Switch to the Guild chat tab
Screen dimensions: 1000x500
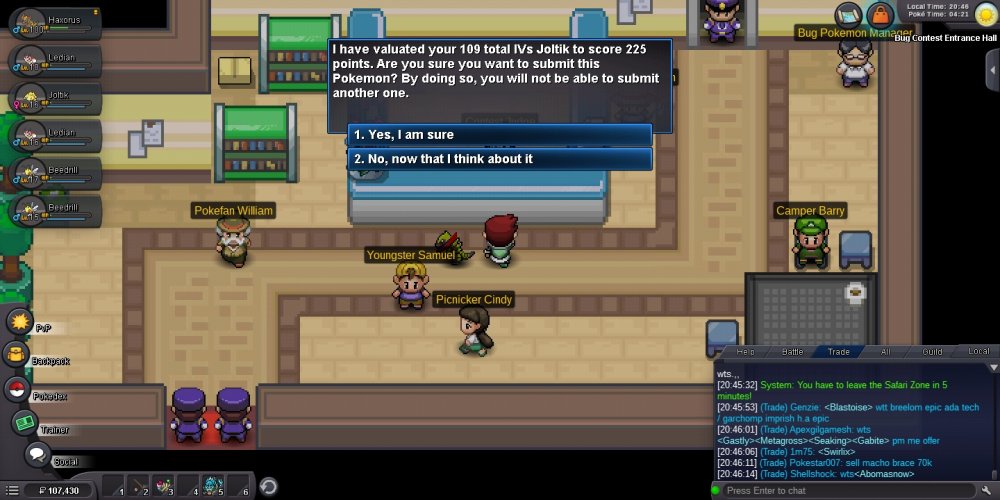[x=932, y=352]
